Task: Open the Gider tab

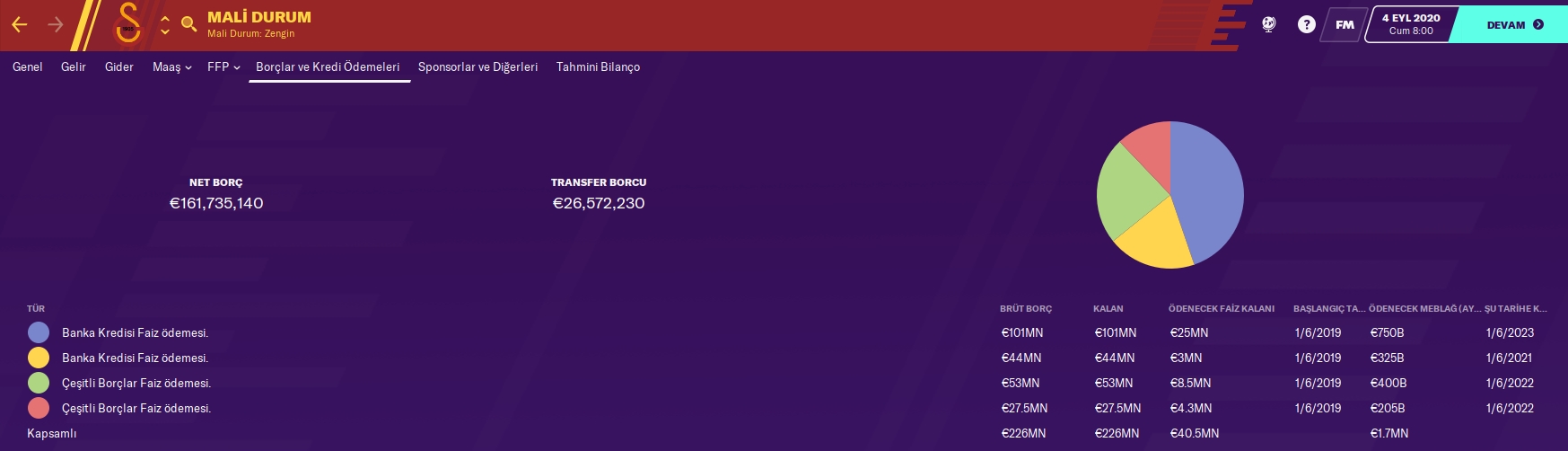Action: coord(119,67)
